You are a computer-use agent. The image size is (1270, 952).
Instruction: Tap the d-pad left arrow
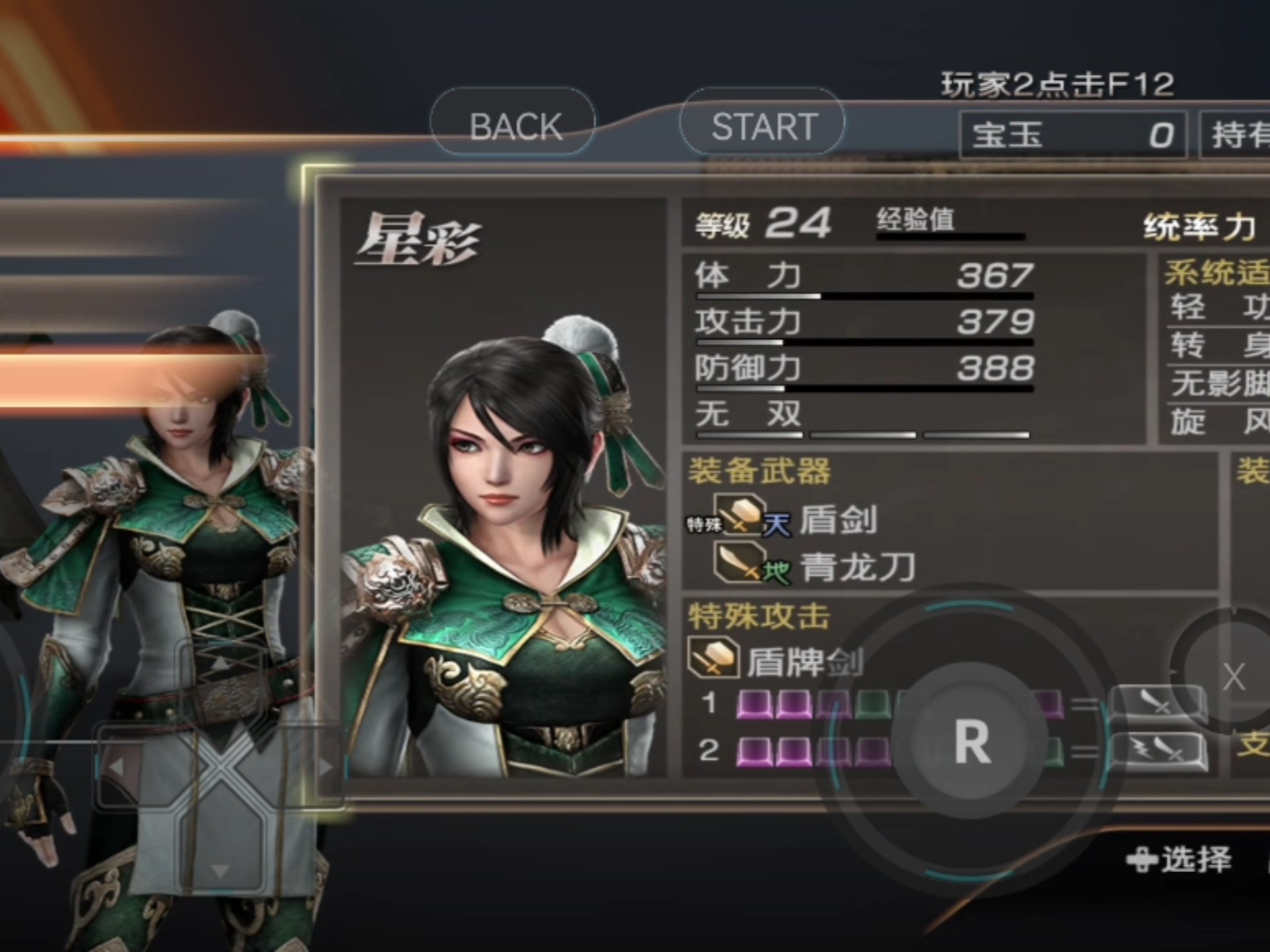[x=117, y=767]
